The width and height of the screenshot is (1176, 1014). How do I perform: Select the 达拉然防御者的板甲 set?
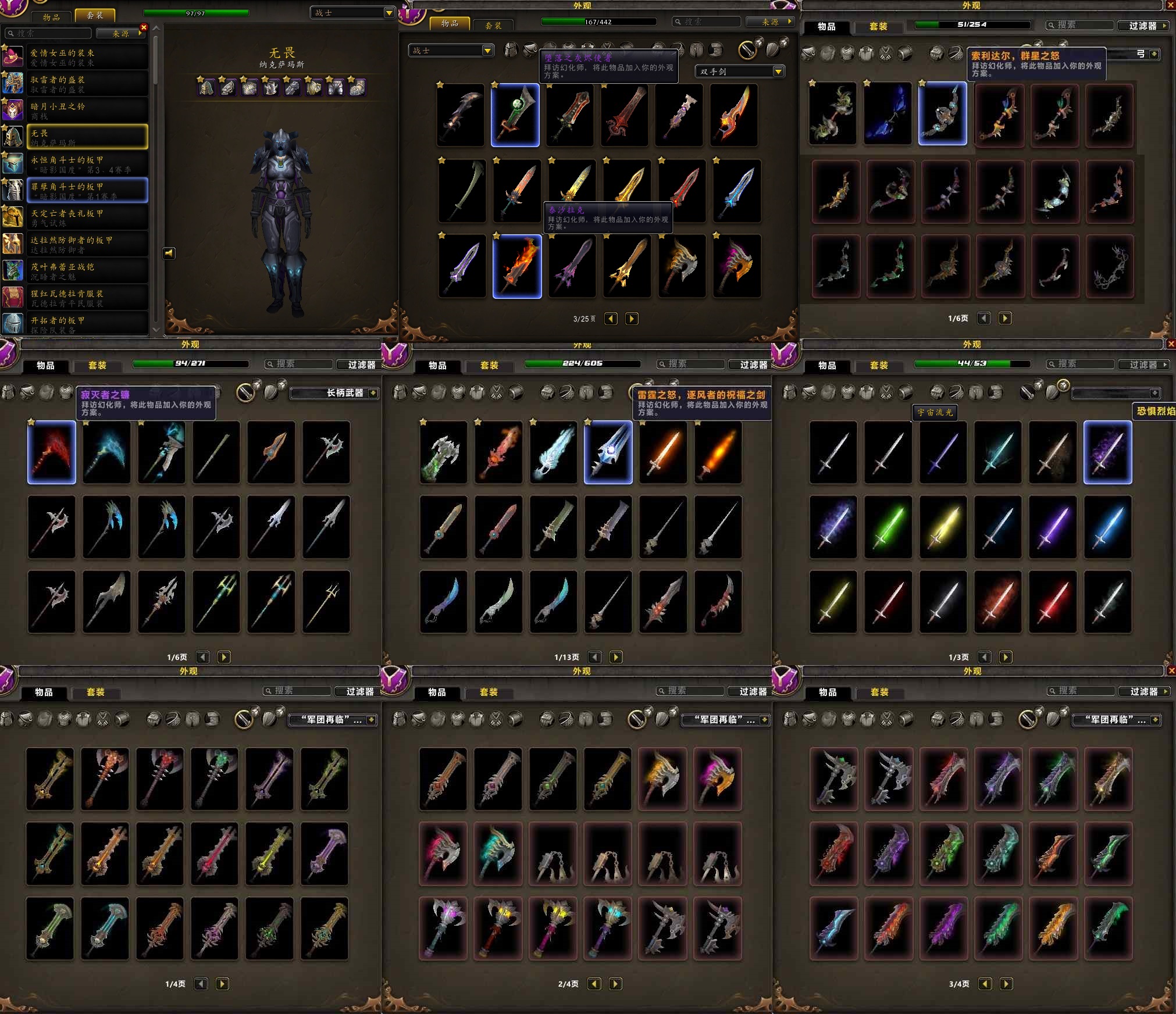coord(87,244)
